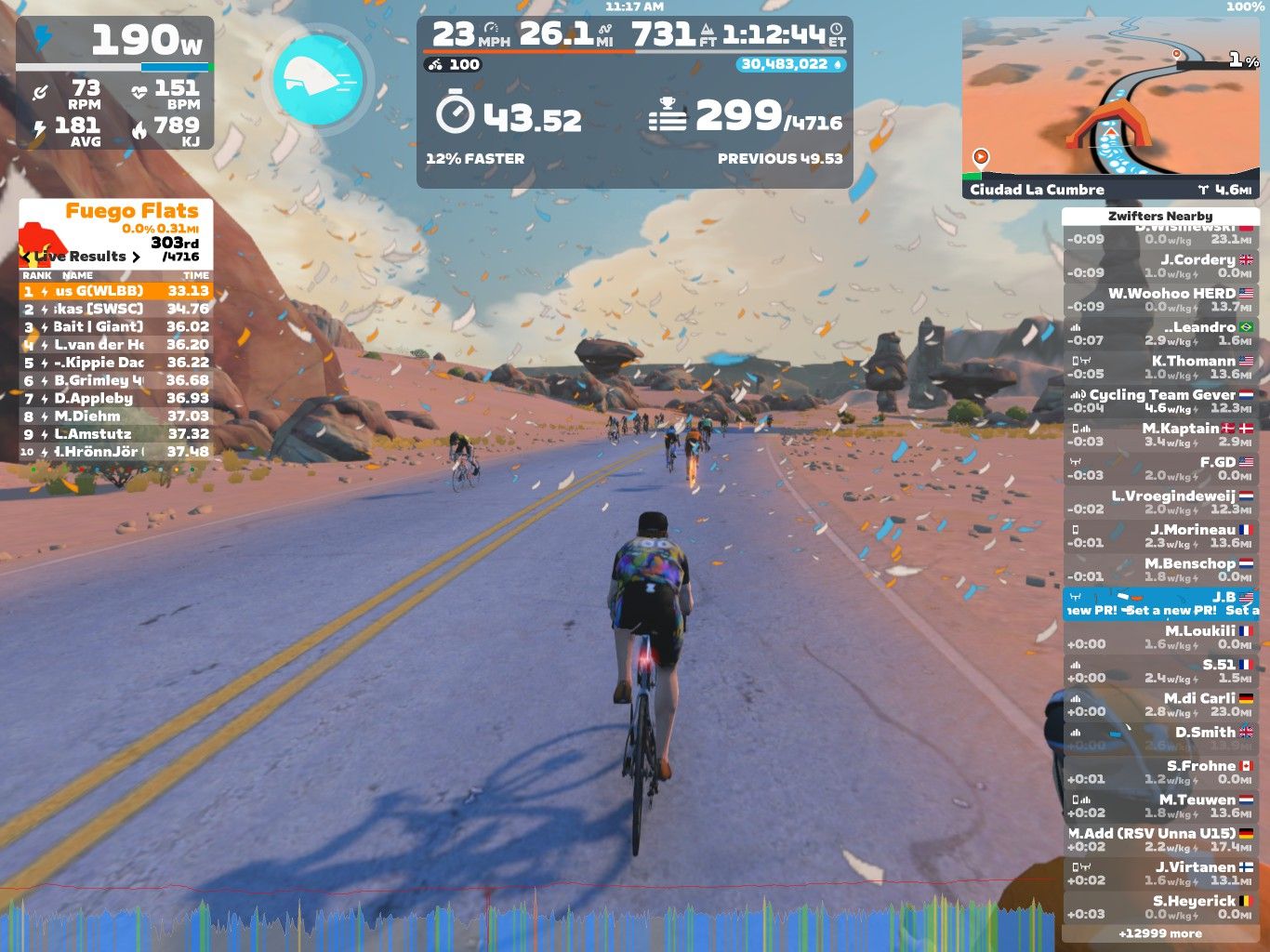This screenshot has width=1270, height=952.
Task: Select B.Grimley in Fuego Flats leaderboard
Action: (115, 380)
